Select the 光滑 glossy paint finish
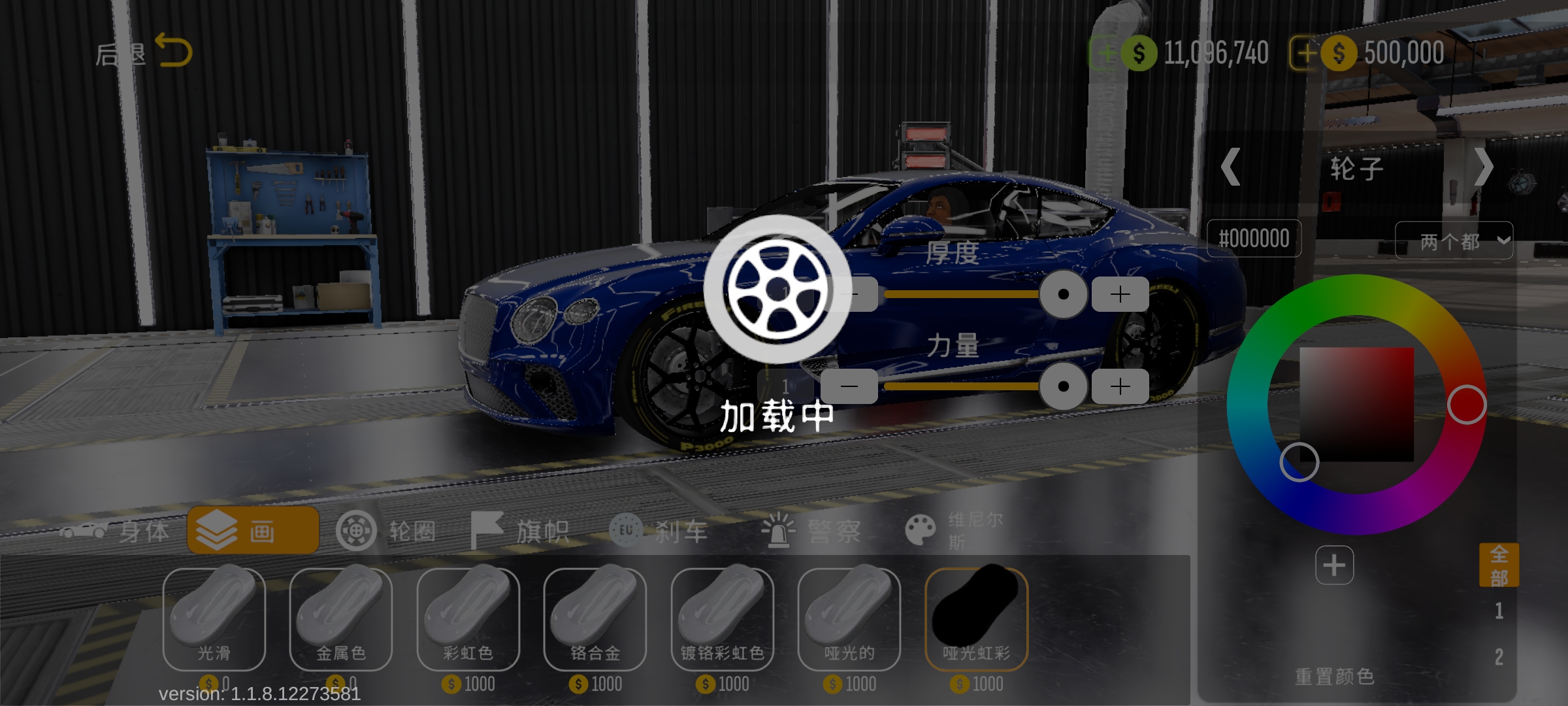The image size is (1568, 706). click(214, 618)
